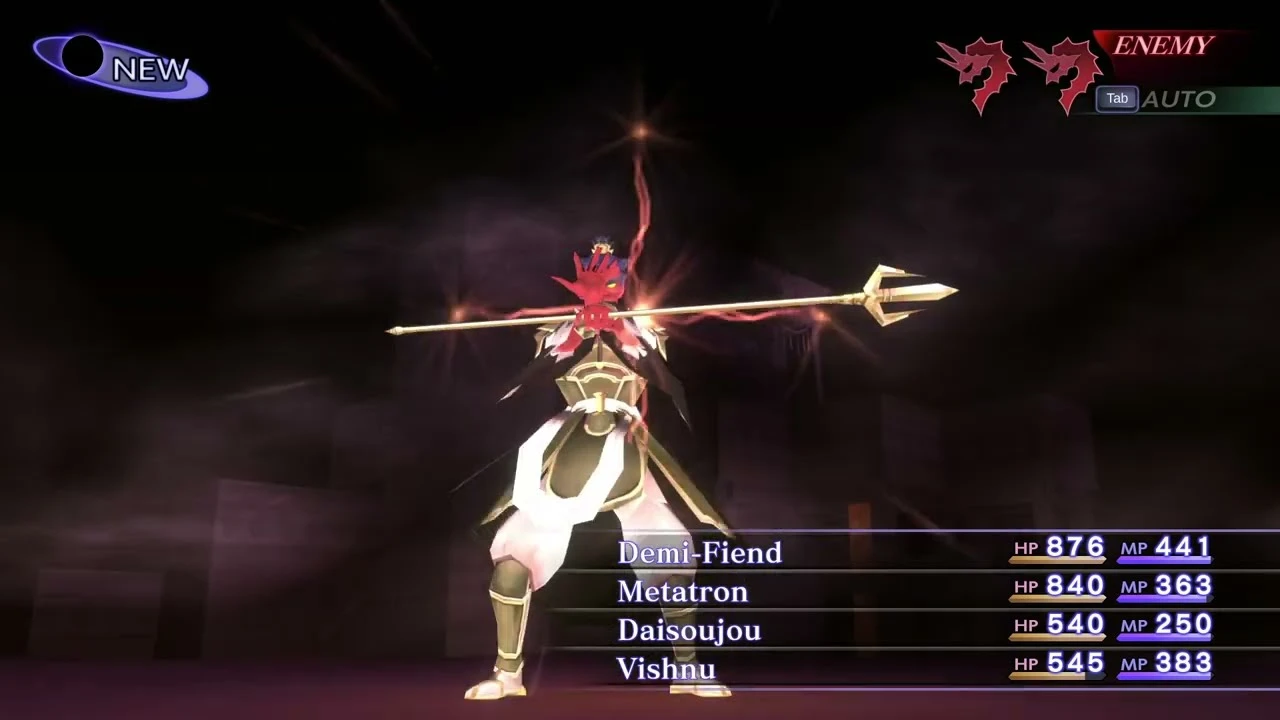Click Demi-Fiend's name label

click(699, 552)
